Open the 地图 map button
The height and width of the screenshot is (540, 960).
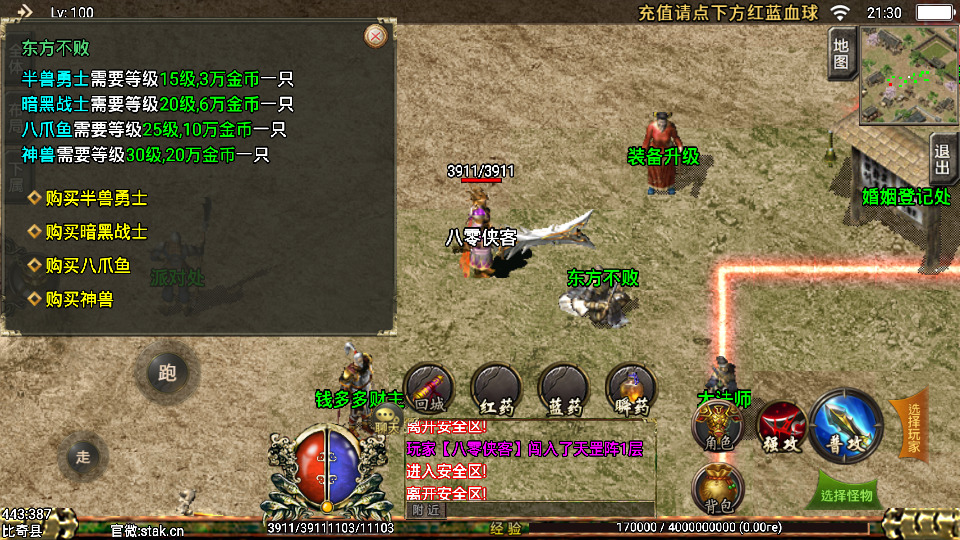point(841,53)
